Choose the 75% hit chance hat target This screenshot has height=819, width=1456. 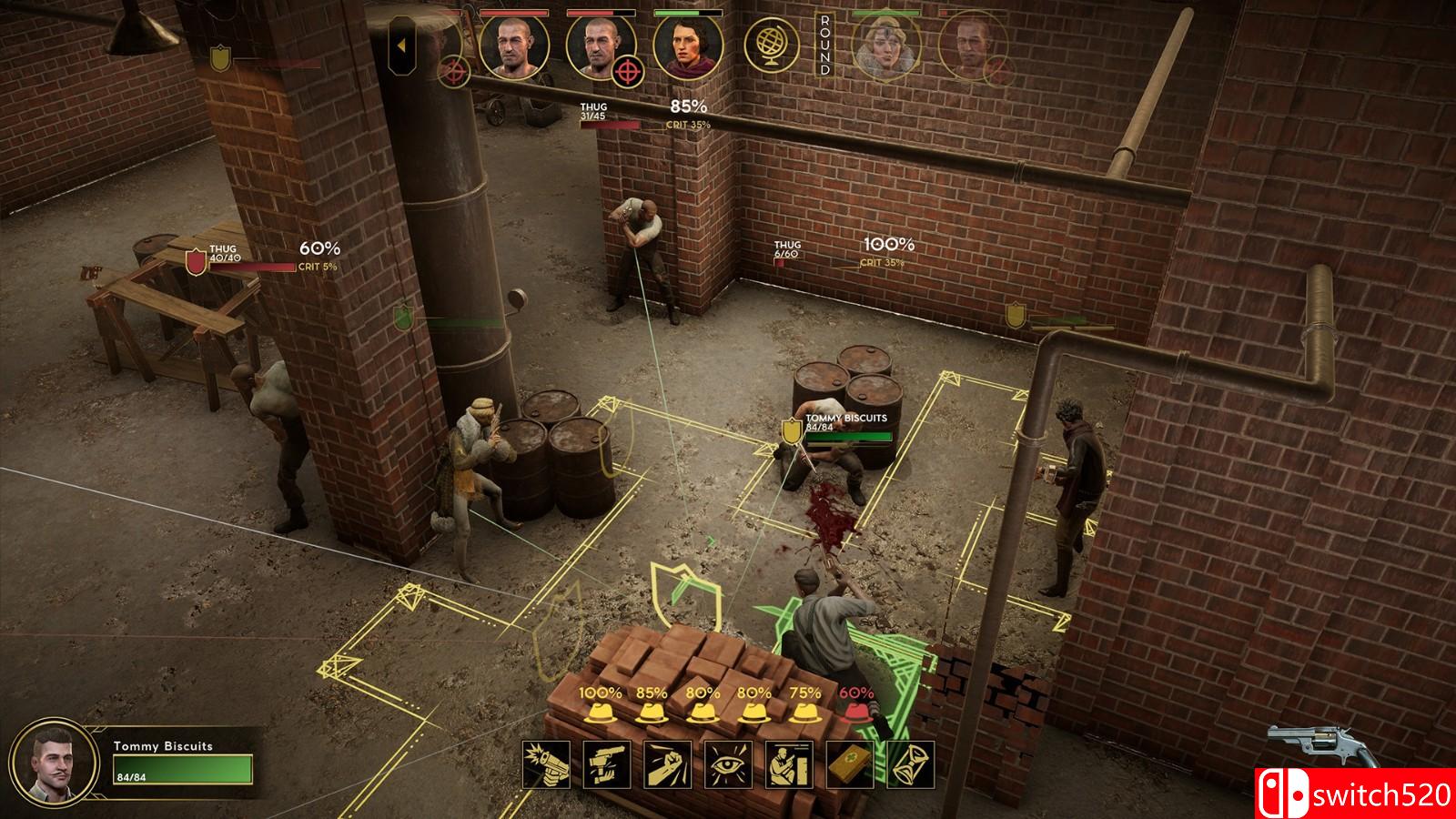pos(804,713)
